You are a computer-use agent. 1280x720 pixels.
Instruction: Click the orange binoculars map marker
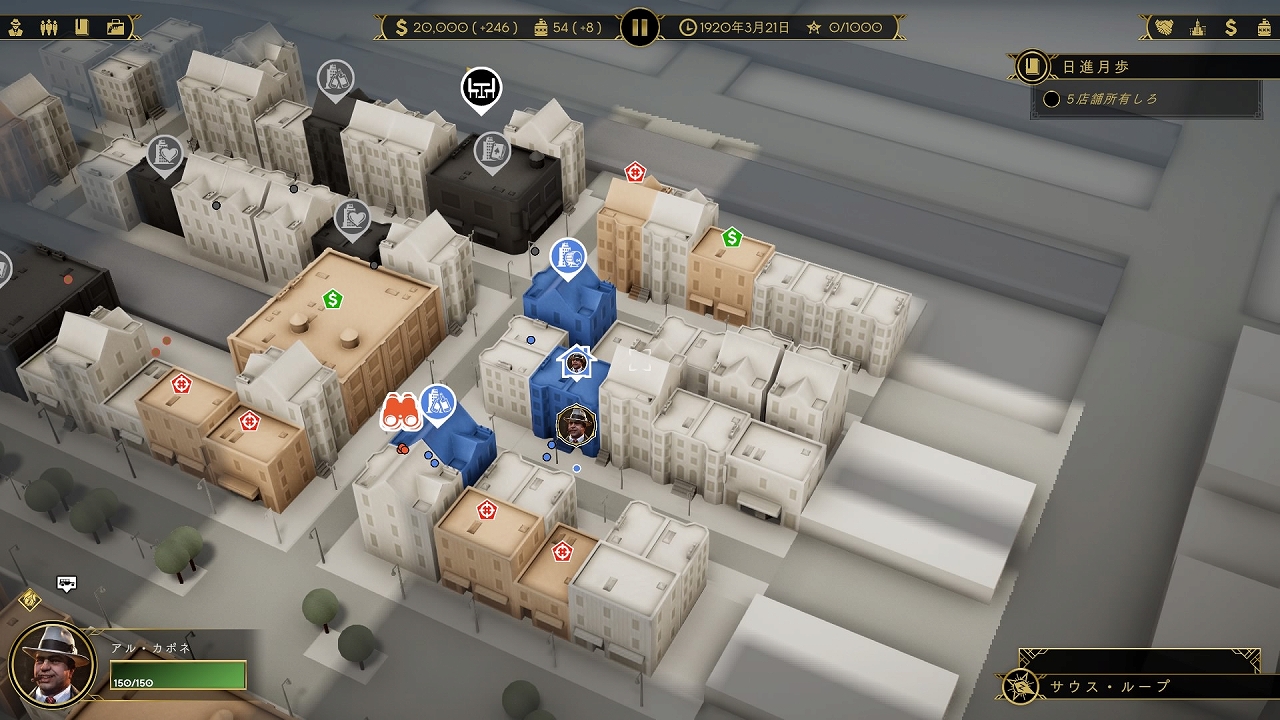point(401,411)
